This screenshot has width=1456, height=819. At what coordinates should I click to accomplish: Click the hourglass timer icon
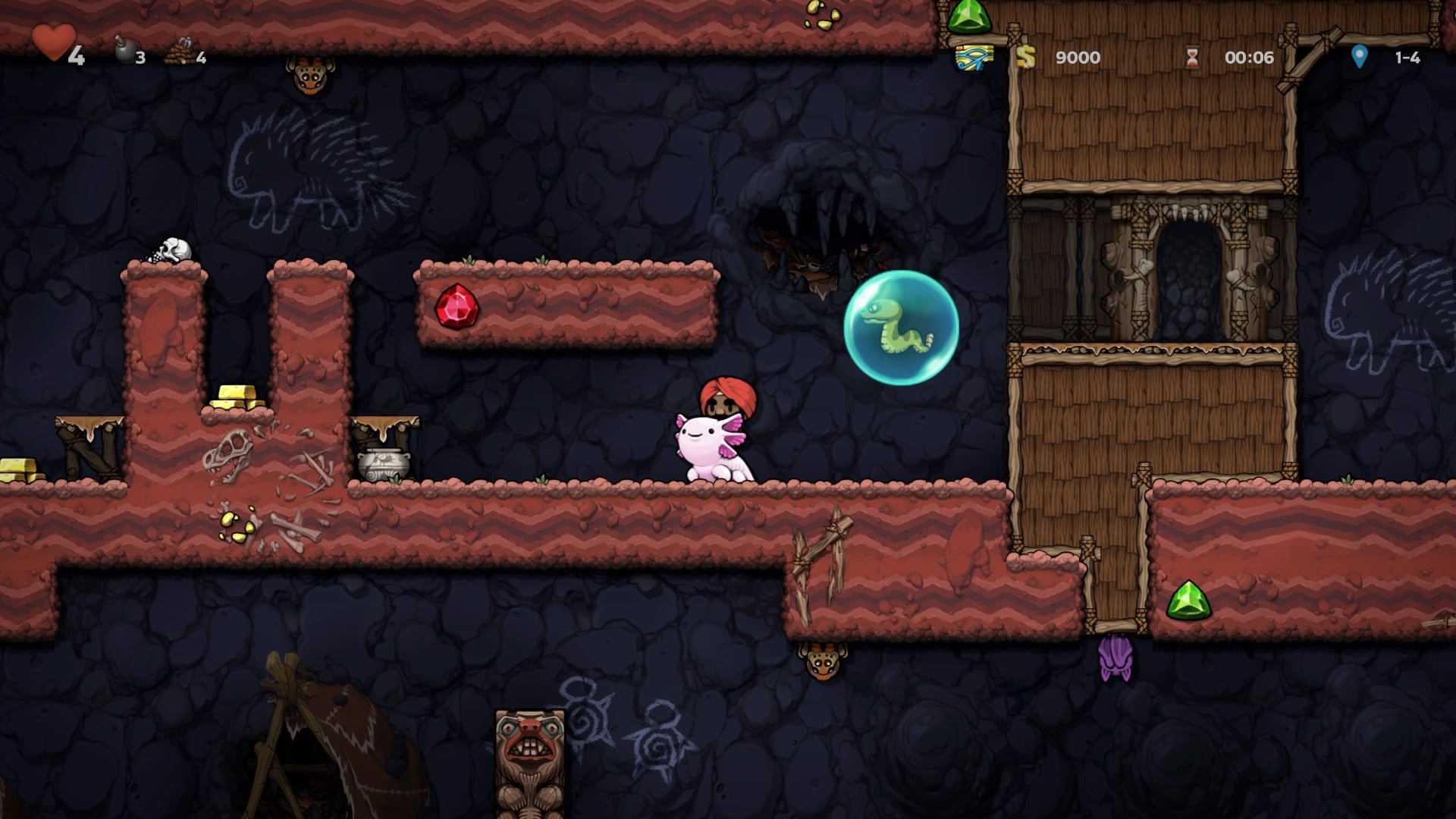[1191, 55]
